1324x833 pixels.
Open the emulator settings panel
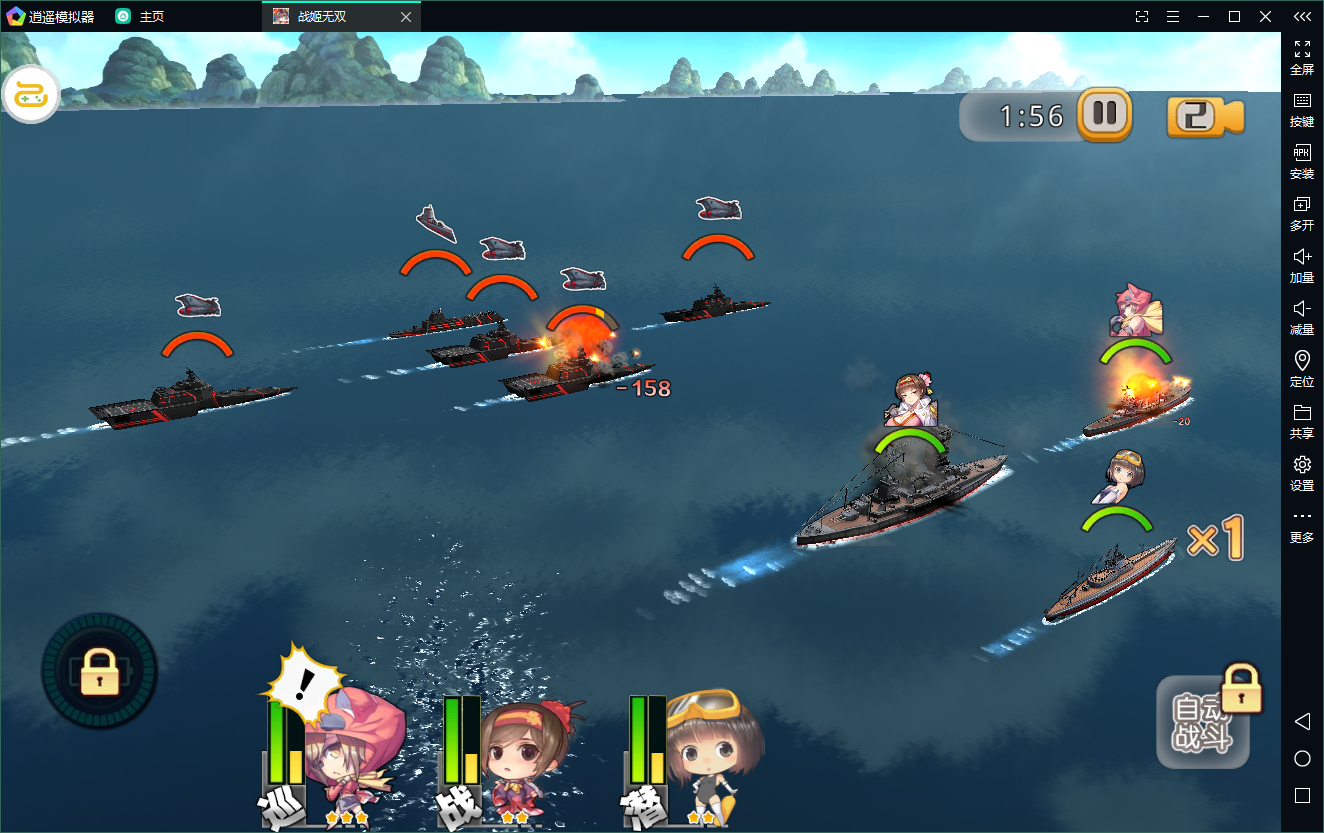pyautogui.click(x=1302, y=473)
